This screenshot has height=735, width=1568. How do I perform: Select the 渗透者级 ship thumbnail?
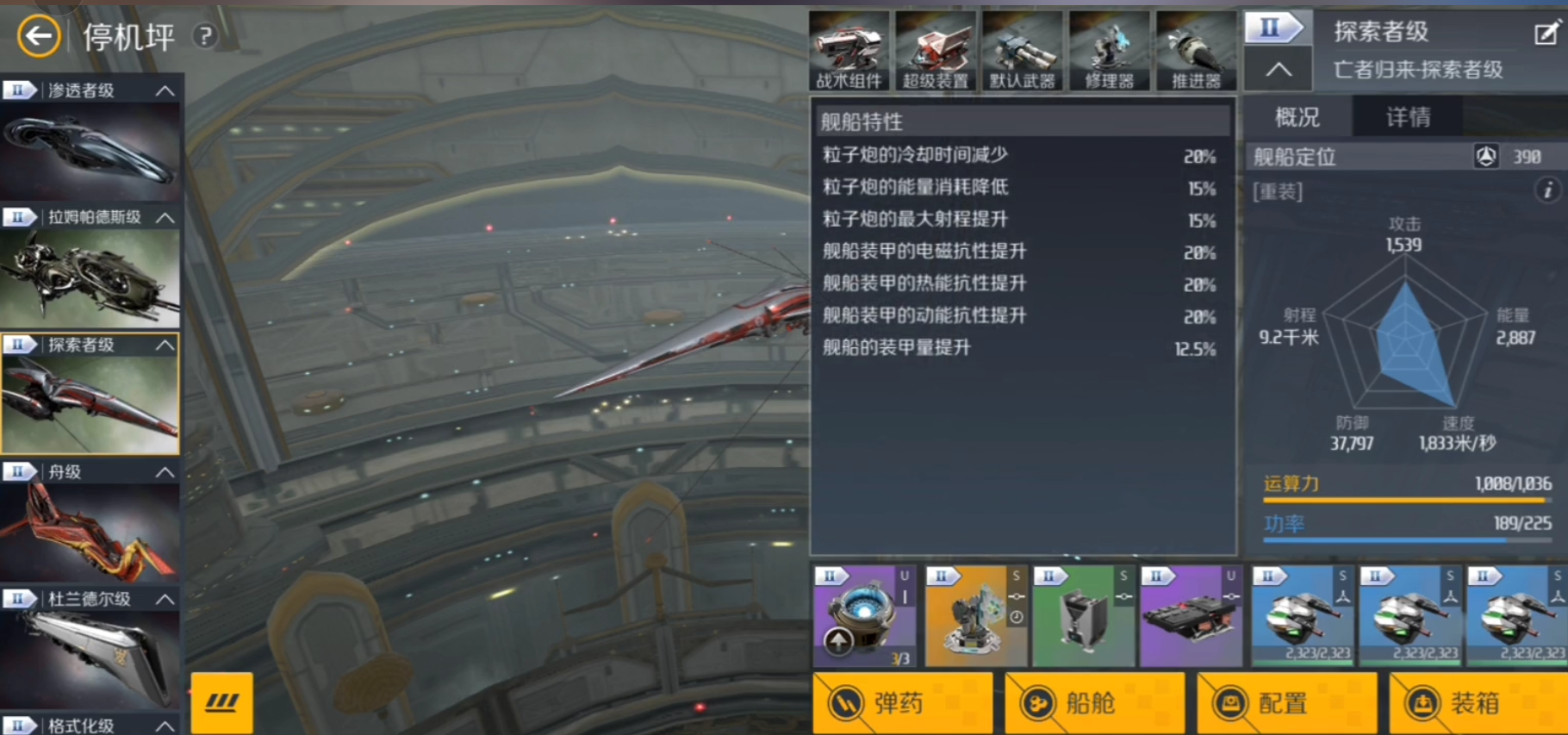[x=90, y=150]
